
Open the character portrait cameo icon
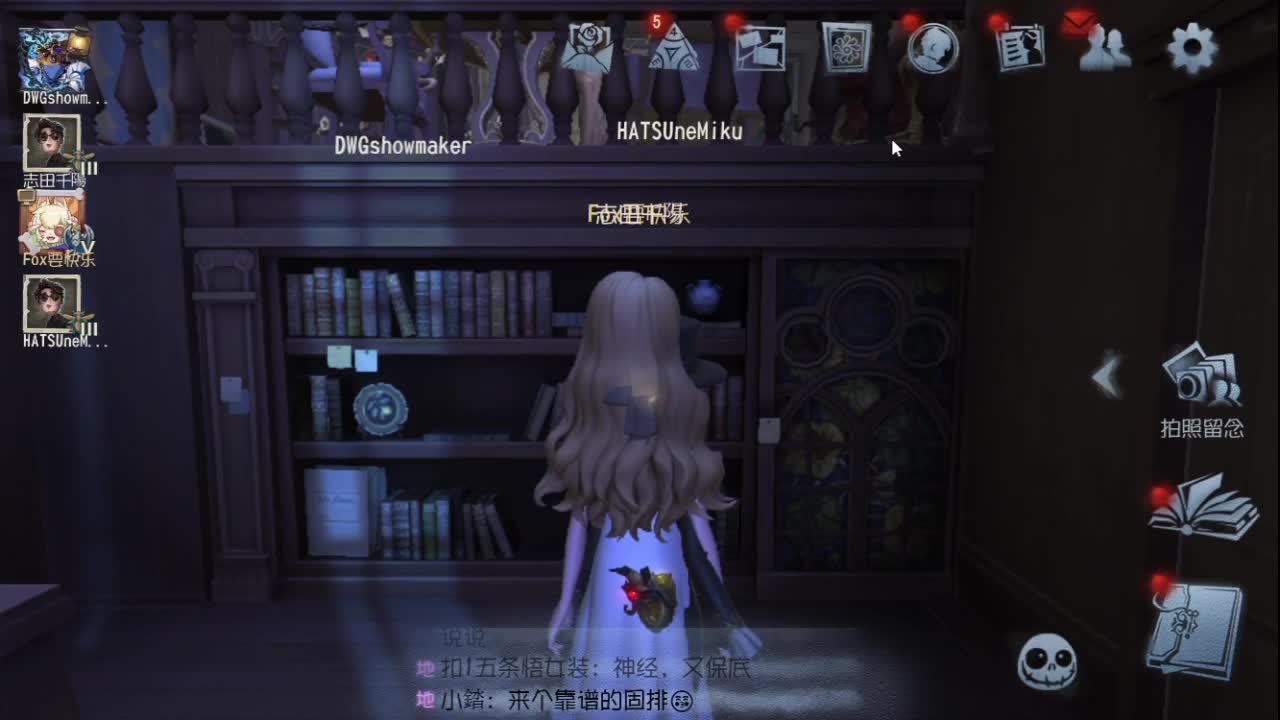pos(932,48)
